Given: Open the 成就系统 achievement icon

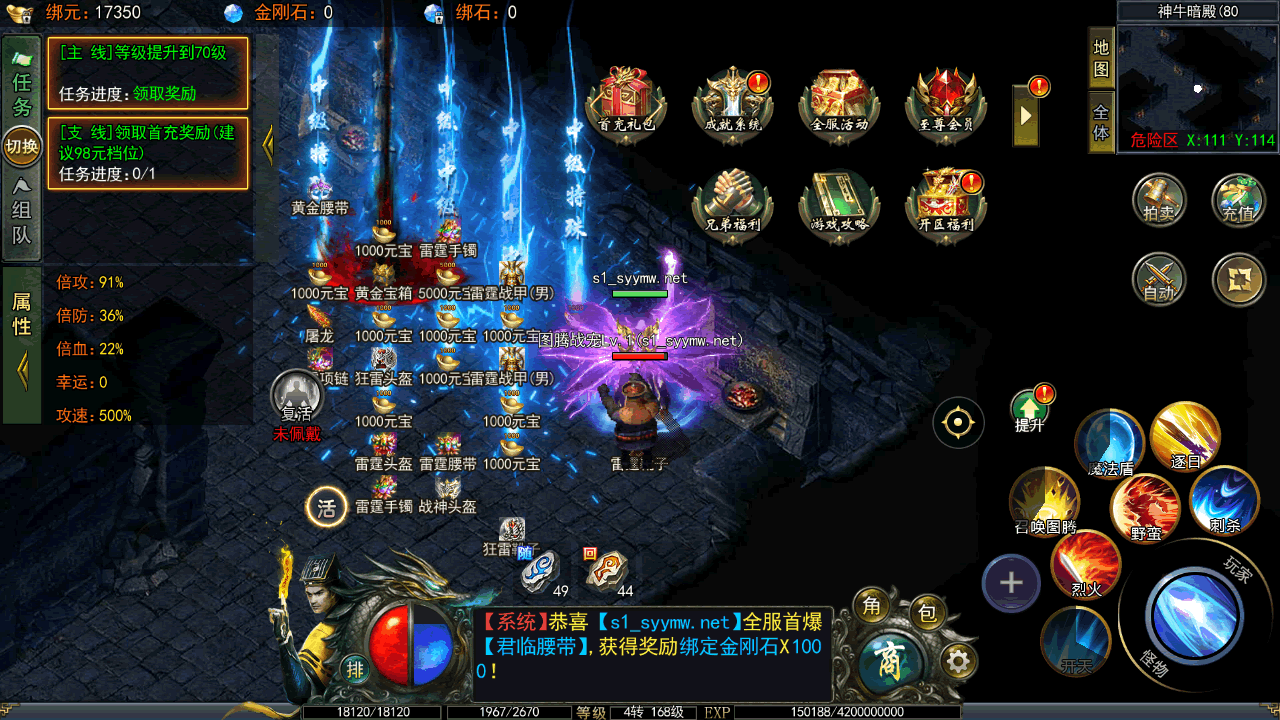Looking at the screenshot, I should point(733,102).
